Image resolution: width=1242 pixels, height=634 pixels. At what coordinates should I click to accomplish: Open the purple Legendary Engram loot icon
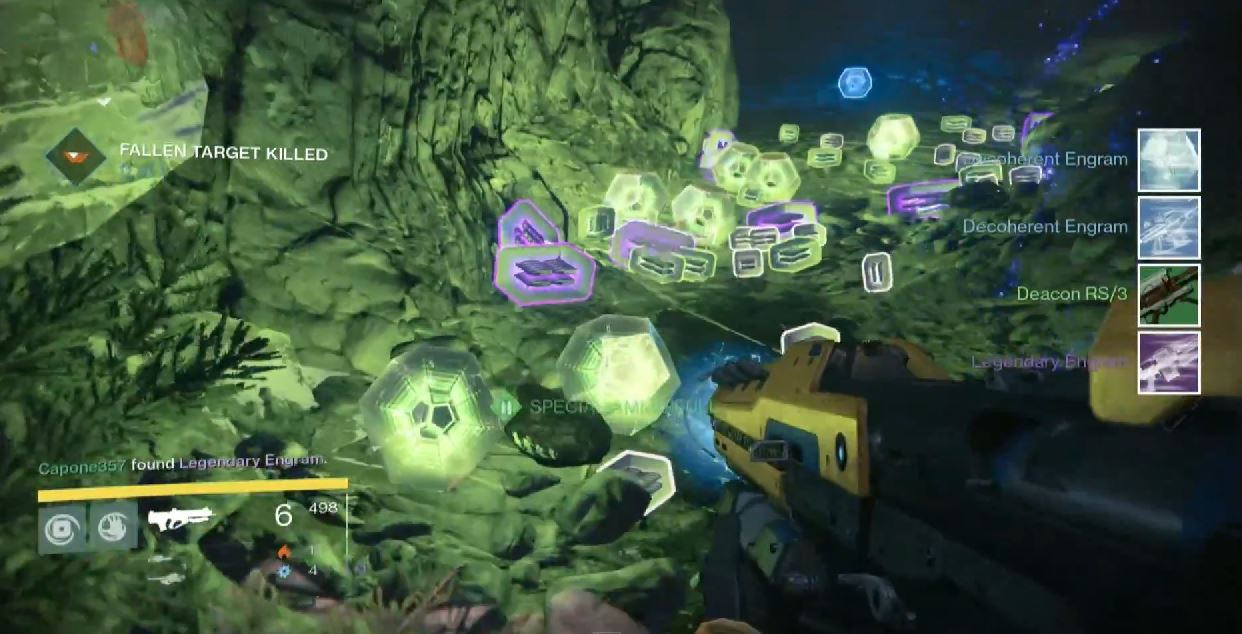(x=1169, y=362)
